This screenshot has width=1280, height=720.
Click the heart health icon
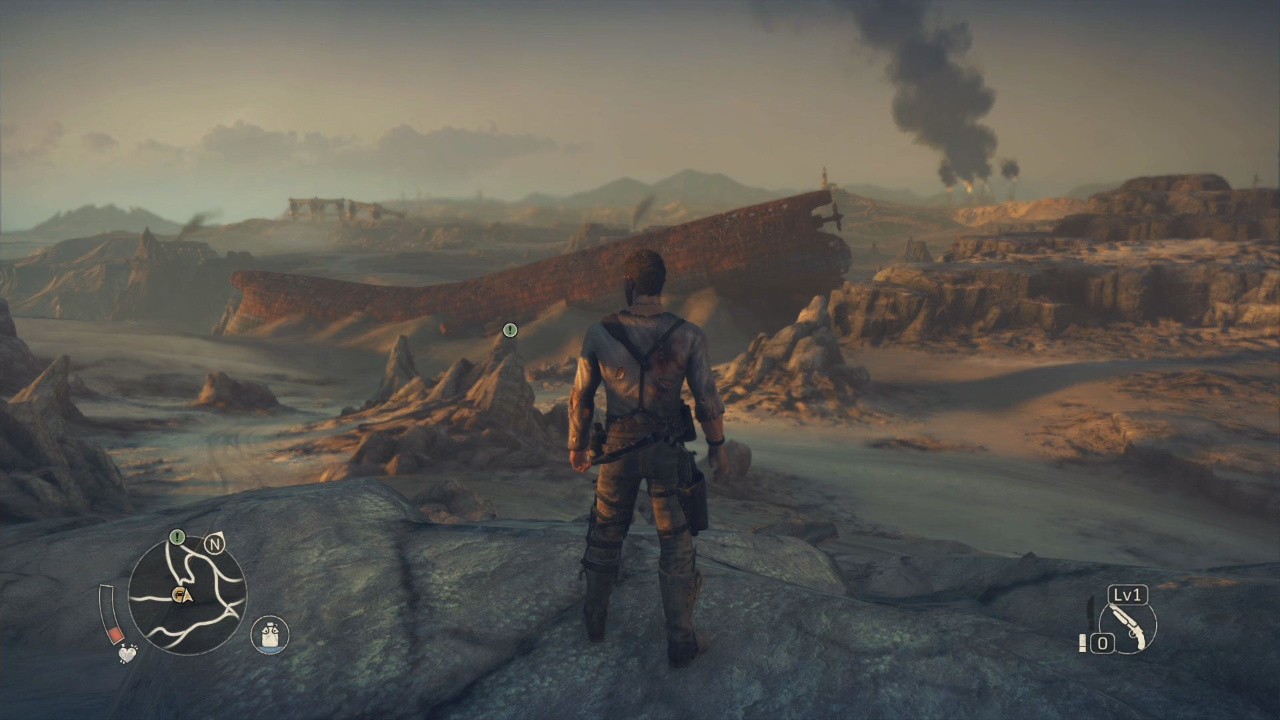click(127, 653)
